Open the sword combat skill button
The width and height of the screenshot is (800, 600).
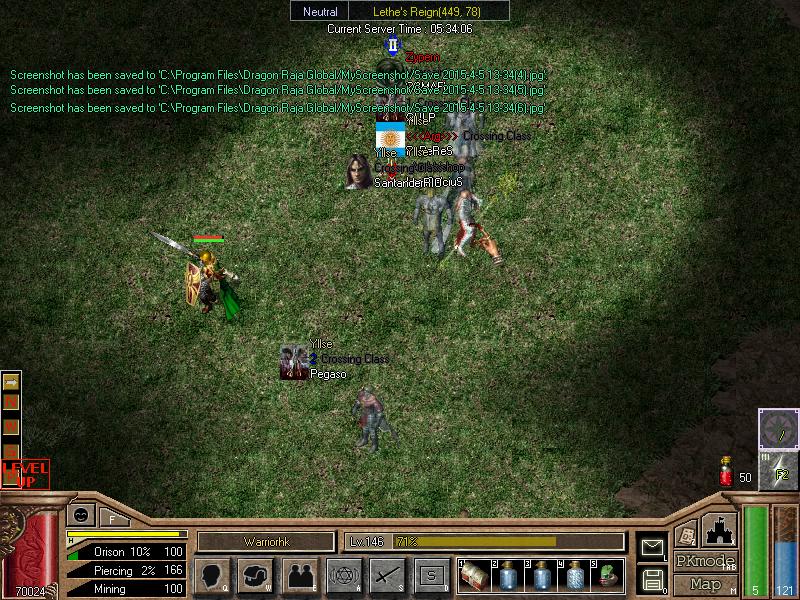[x=386, y=575]
